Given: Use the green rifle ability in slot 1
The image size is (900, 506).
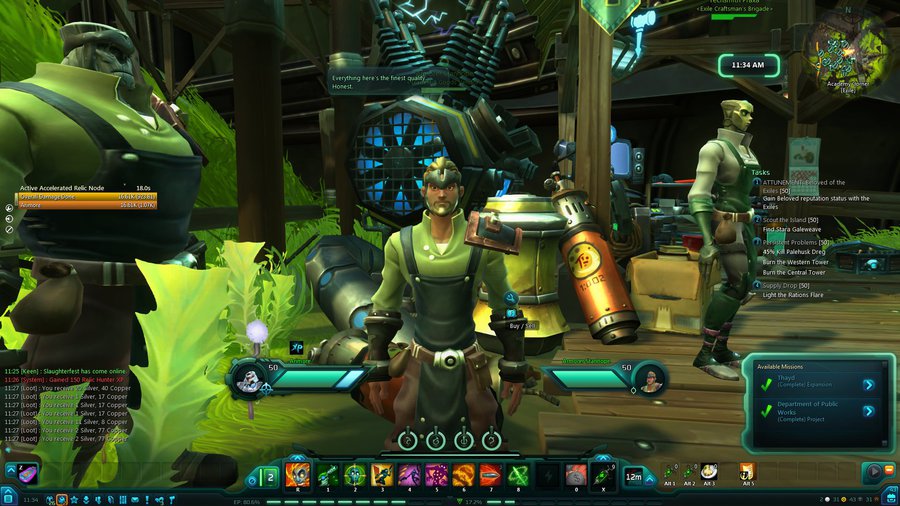Looking at the screenshot, I should point(327,475).
